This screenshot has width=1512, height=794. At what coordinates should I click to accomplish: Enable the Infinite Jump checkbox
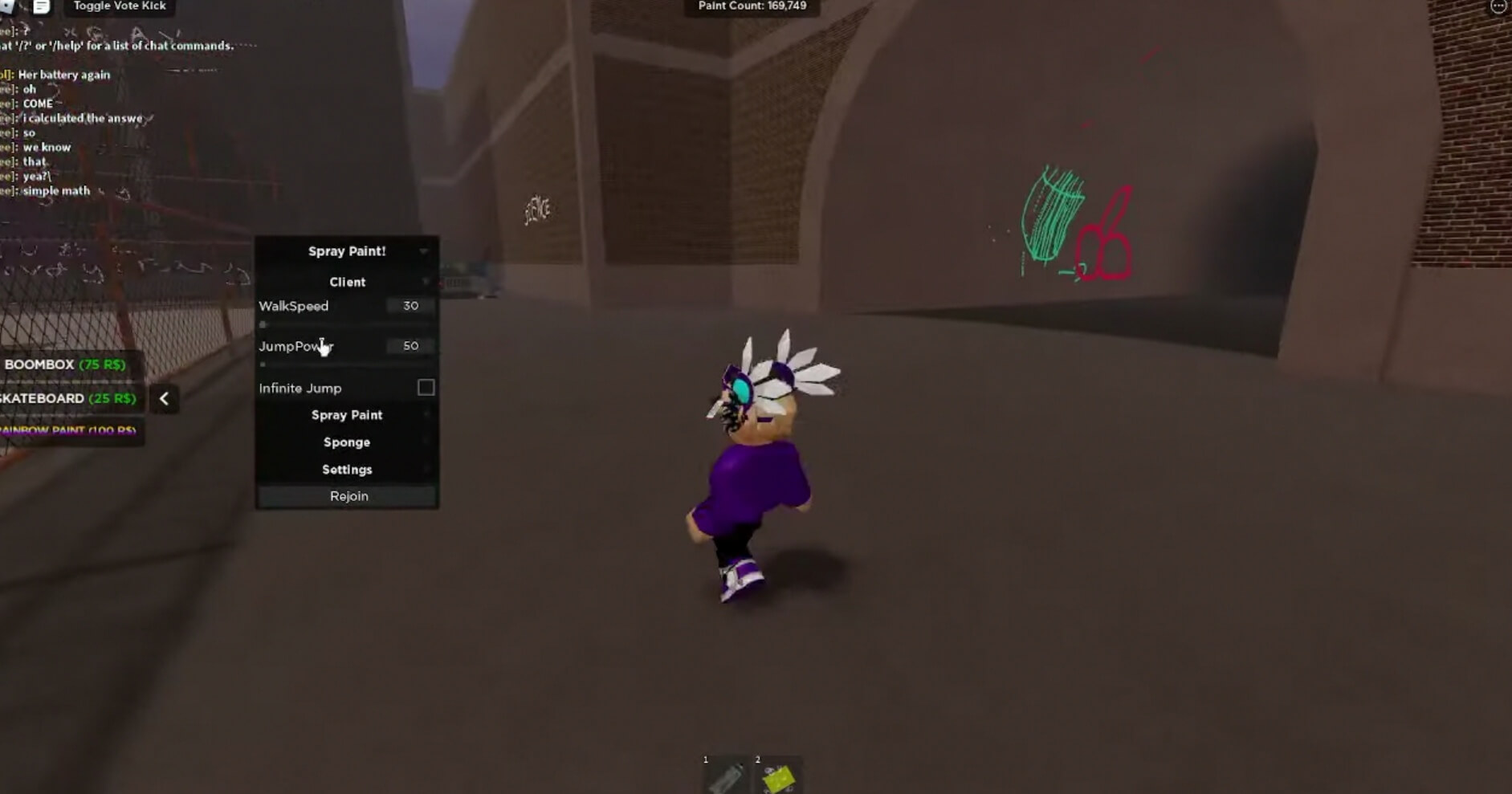[426, 388]
